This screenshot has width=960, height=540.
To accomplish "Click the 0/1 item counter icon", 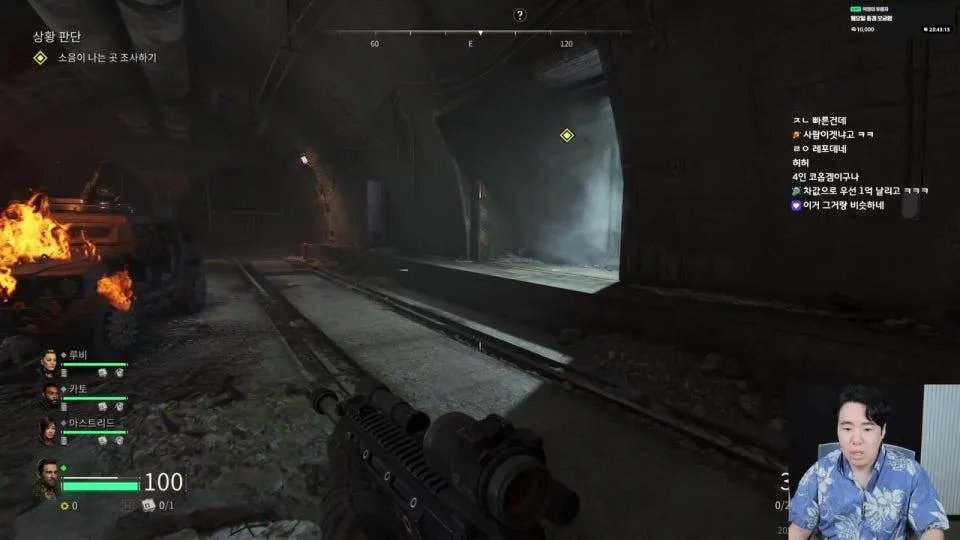I will 149,505.
